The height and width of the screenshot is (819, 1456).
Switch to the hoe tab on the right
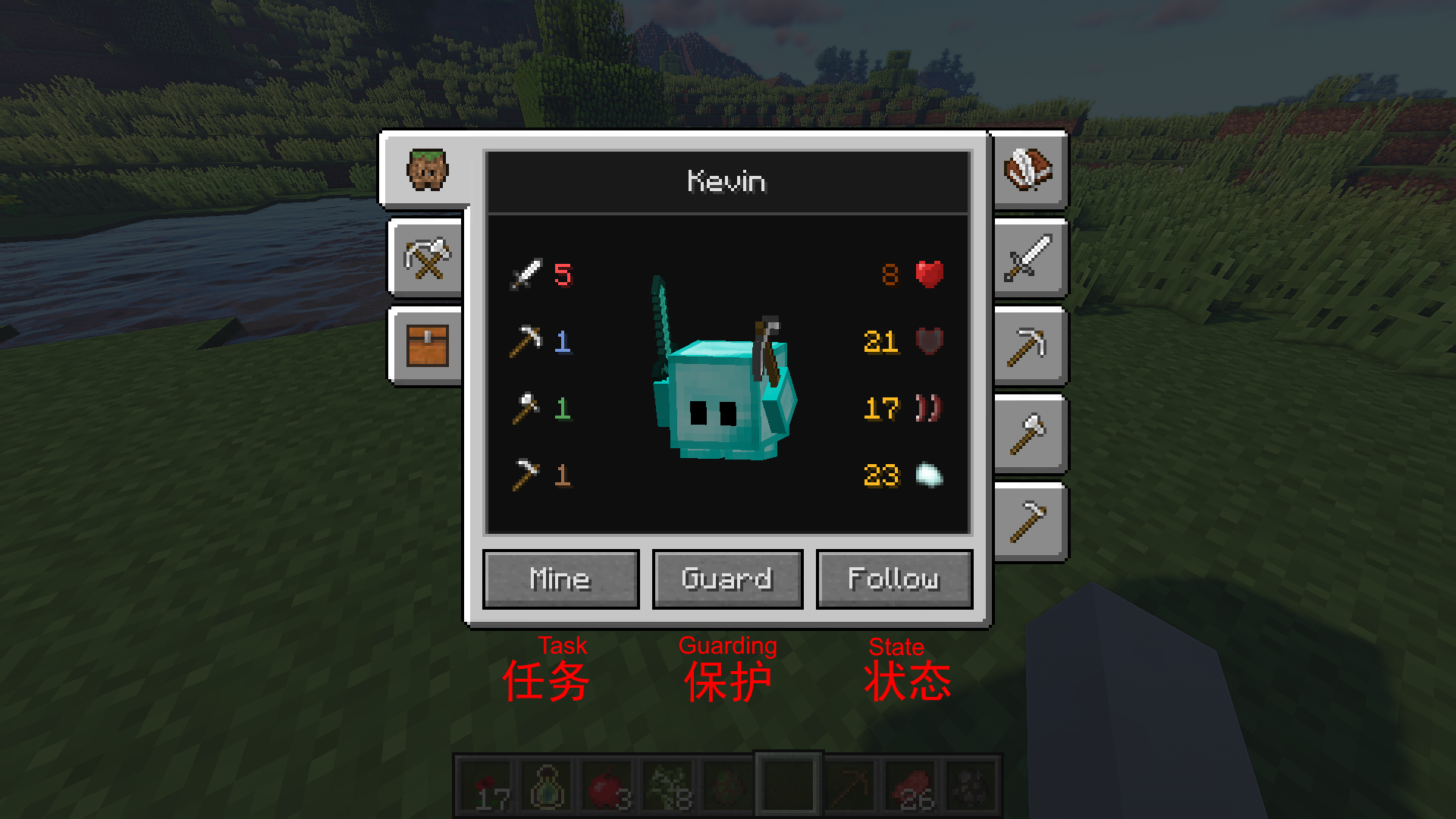point(1028,522)
